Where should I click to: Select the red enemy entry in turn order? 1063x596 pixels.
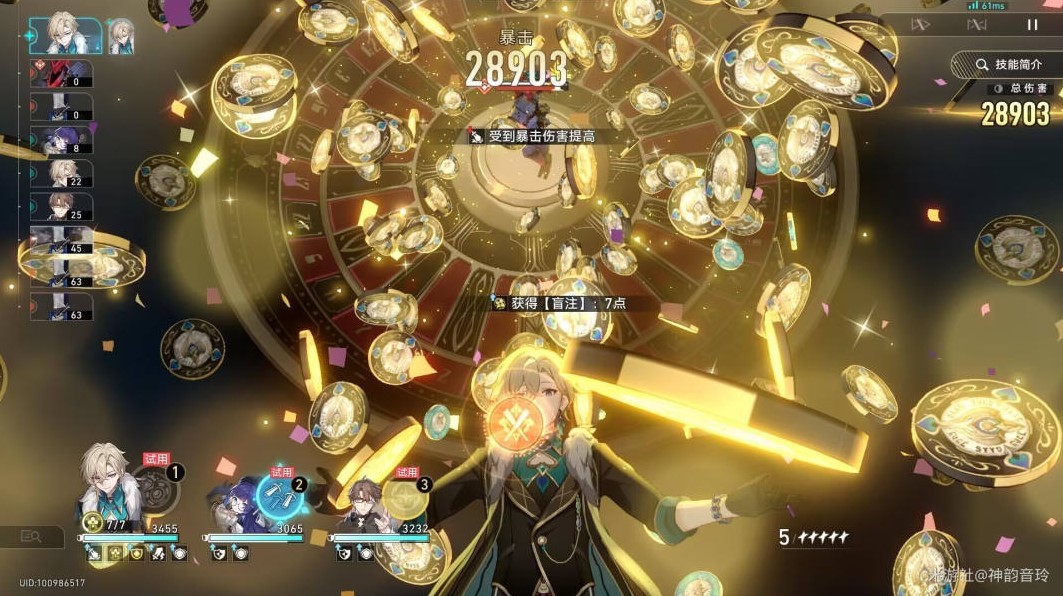coord(60,74)
